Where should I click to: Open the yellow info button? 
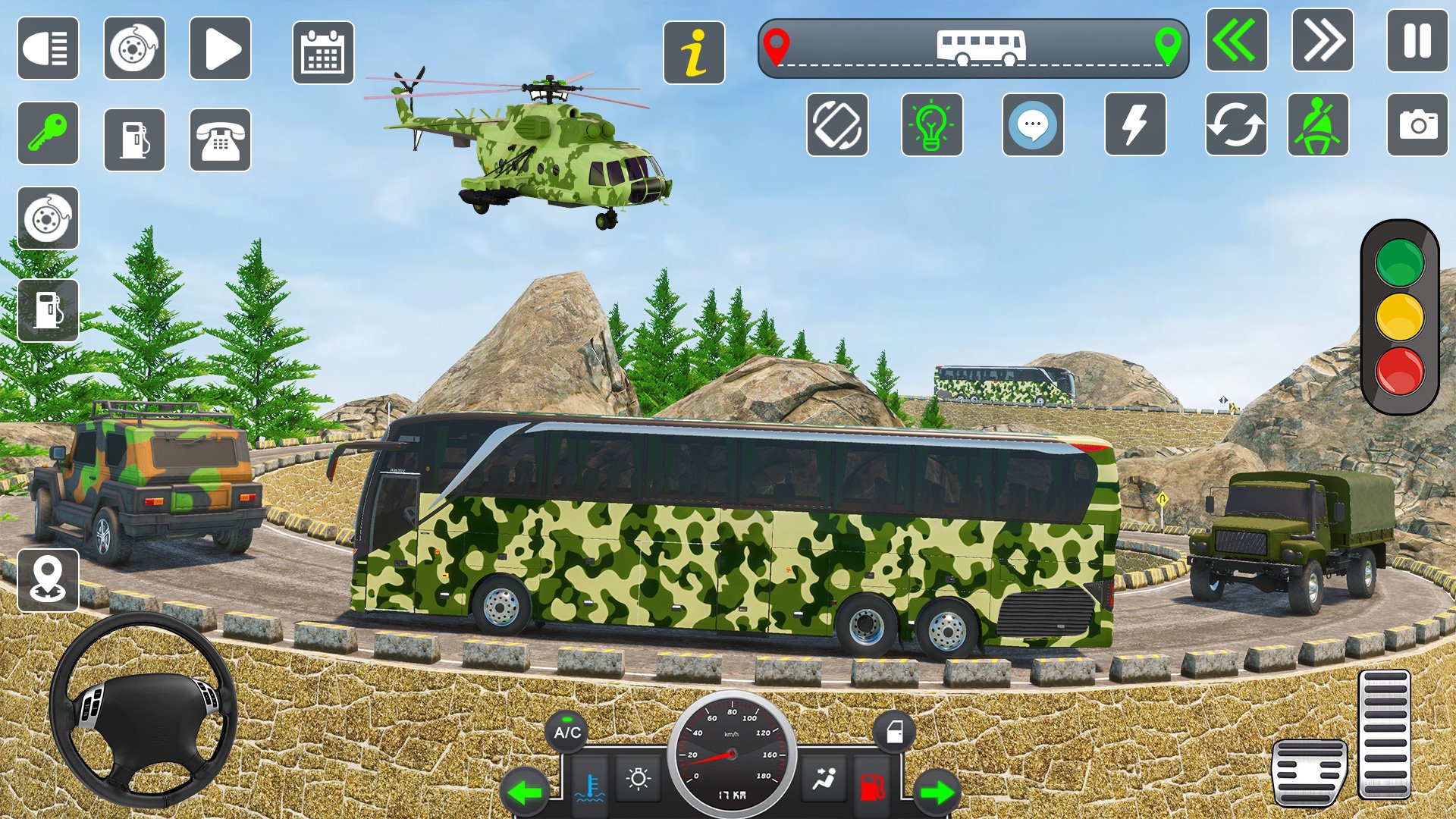694,52
